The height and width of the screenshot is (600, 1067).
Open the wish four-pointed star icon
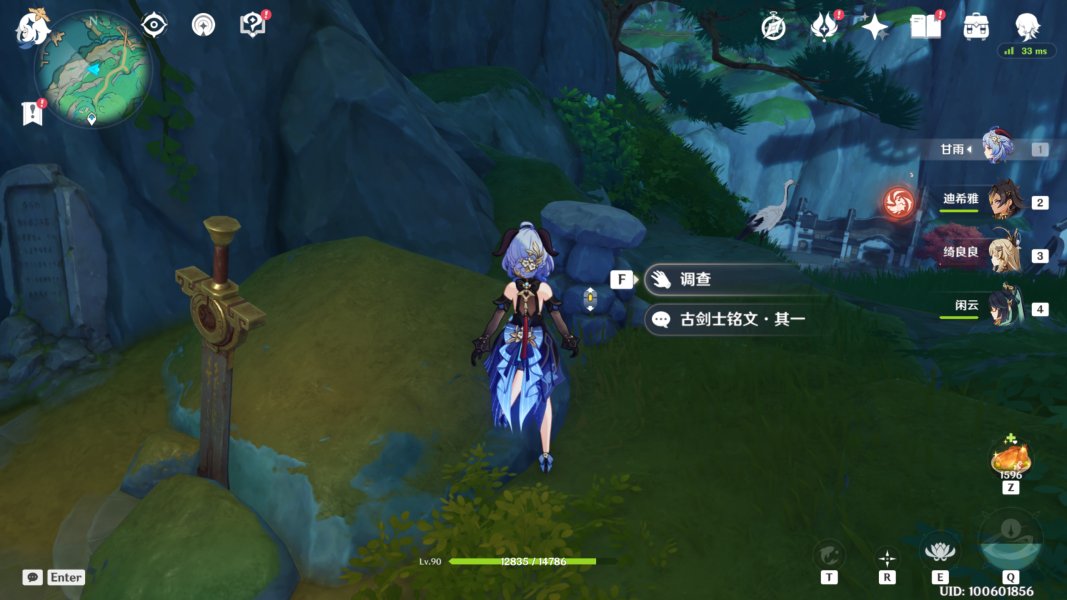click(875, 27)
